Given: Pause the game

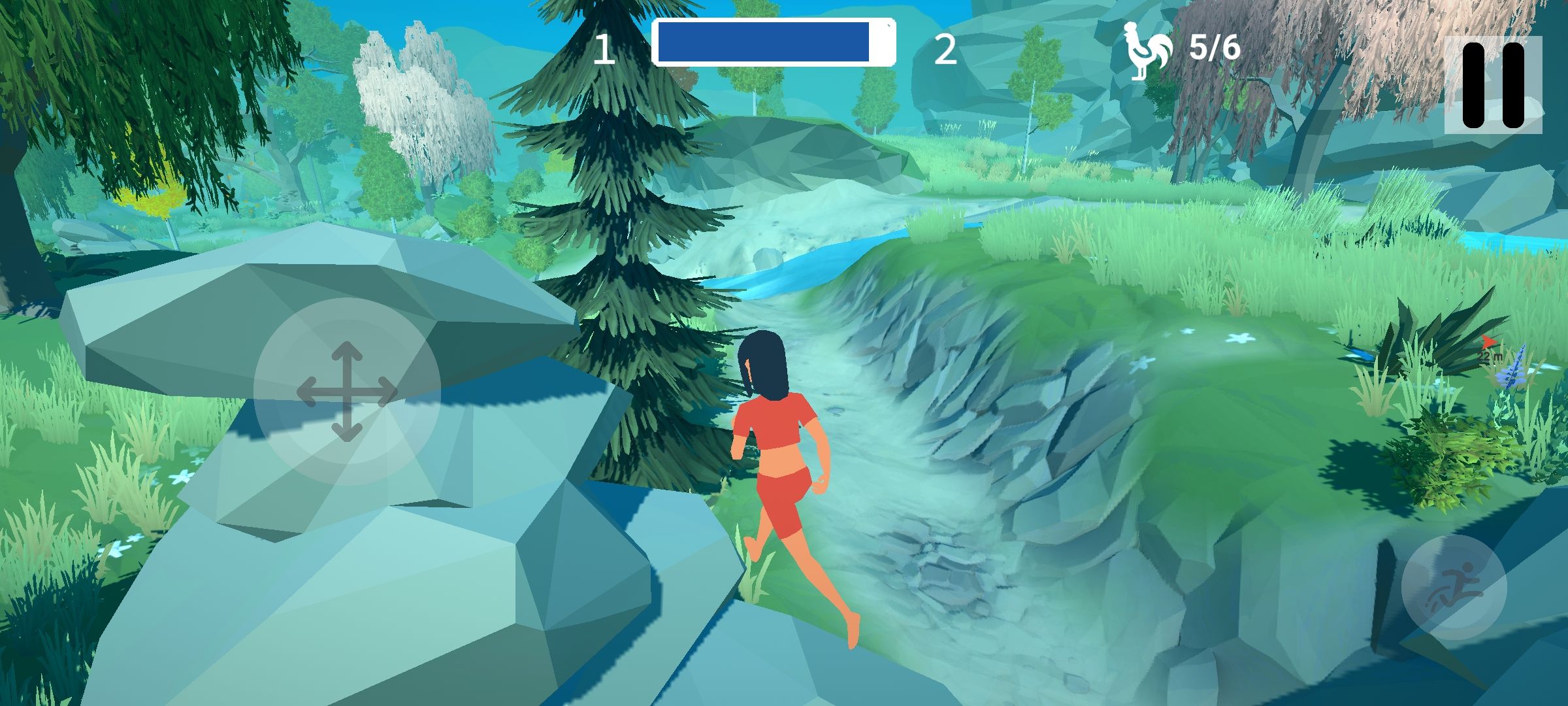Looking at the screenshot, I should pyautogui.click(x=1493, y=85).
